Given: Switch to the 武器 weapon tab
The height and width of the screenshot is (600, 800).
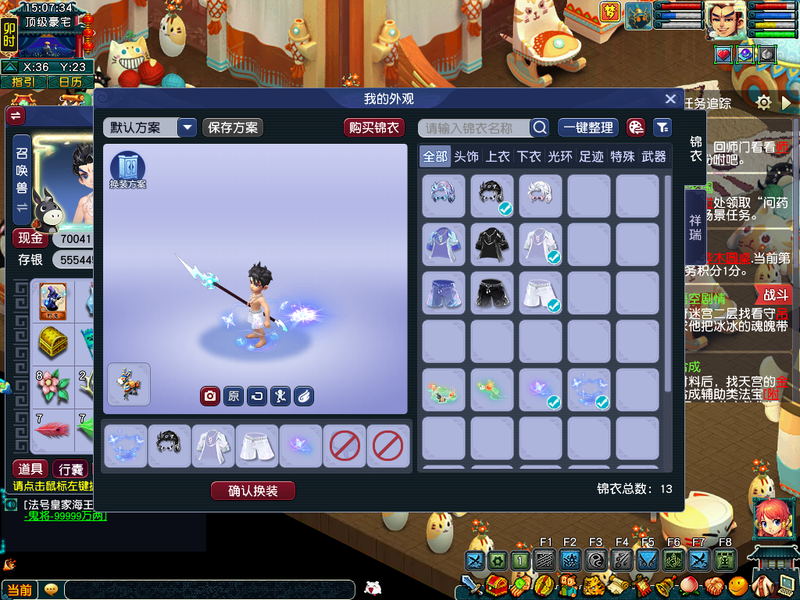Looking at the screenshot, I should click(x=654, y=157).
